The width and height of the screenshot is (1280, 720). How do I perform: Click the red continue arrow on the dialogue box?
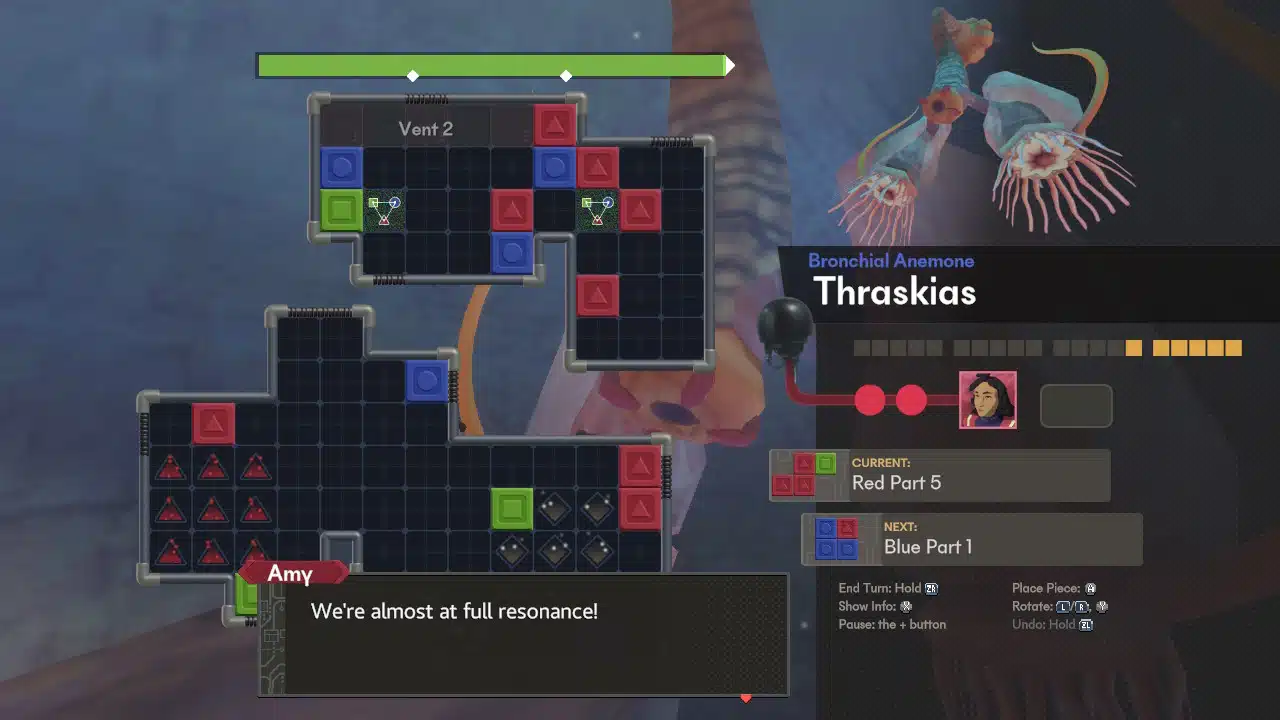pos(745,700)
